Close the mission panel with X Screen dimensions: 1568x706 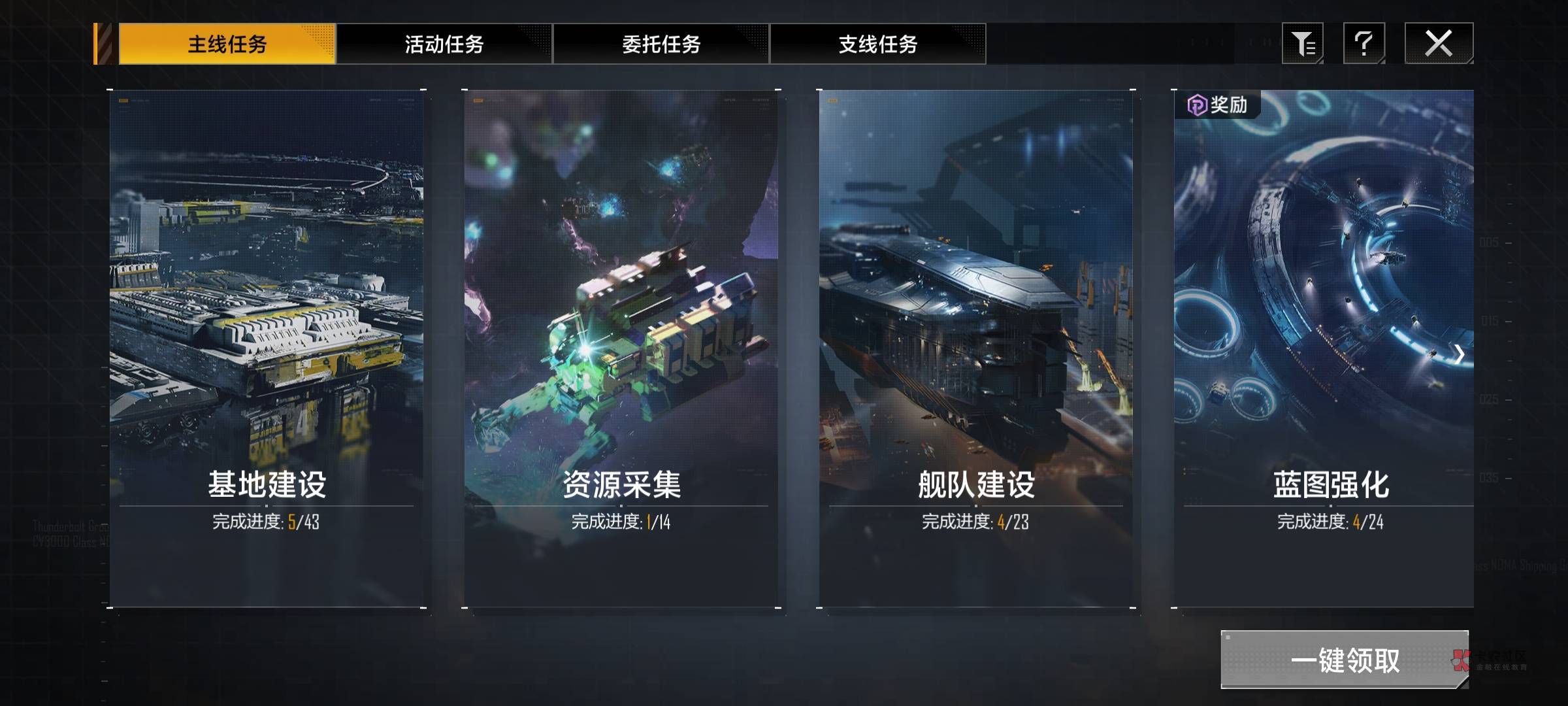click(1439, 44)
